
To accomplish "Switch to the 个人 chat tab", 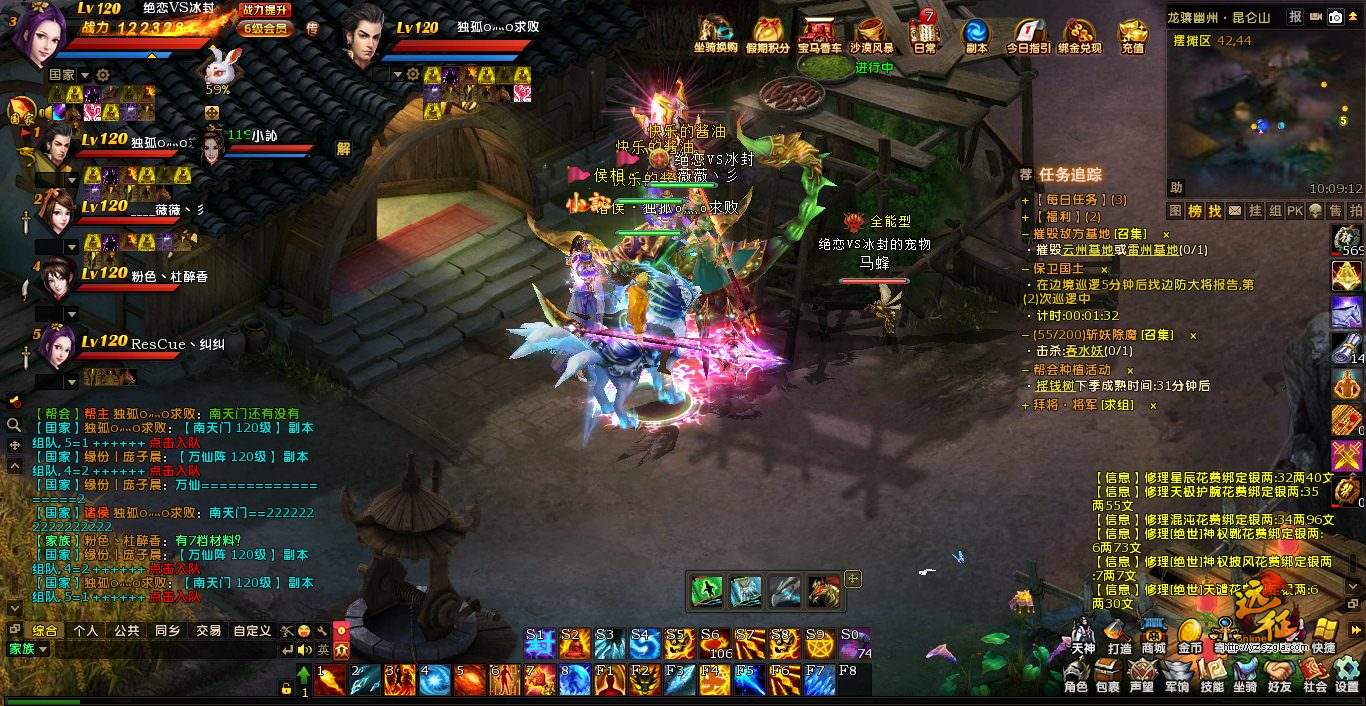I will coord(86,631).
